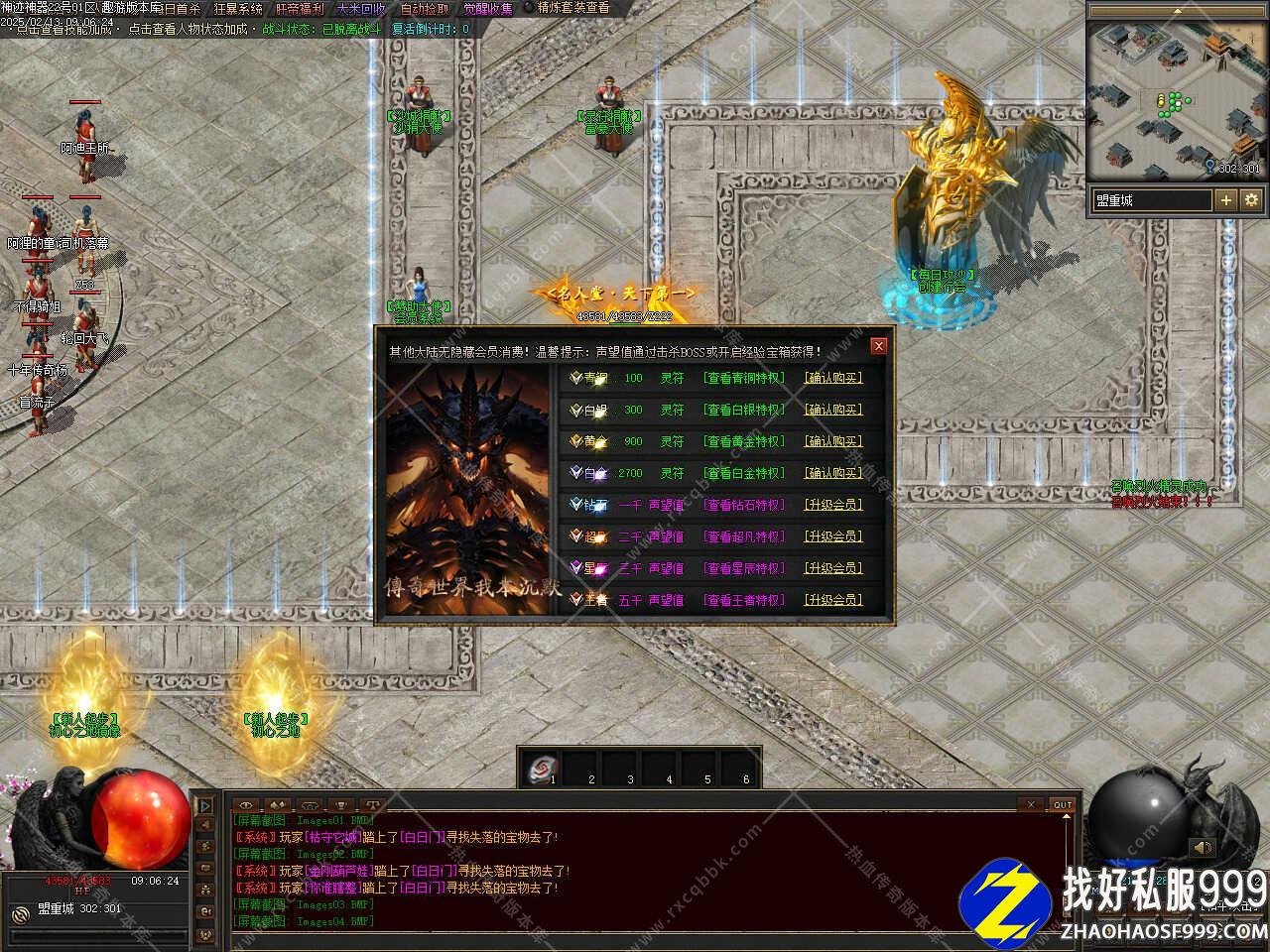Click the OUT button on chat panel
1270x952 pixels.
pos(1063,804)
